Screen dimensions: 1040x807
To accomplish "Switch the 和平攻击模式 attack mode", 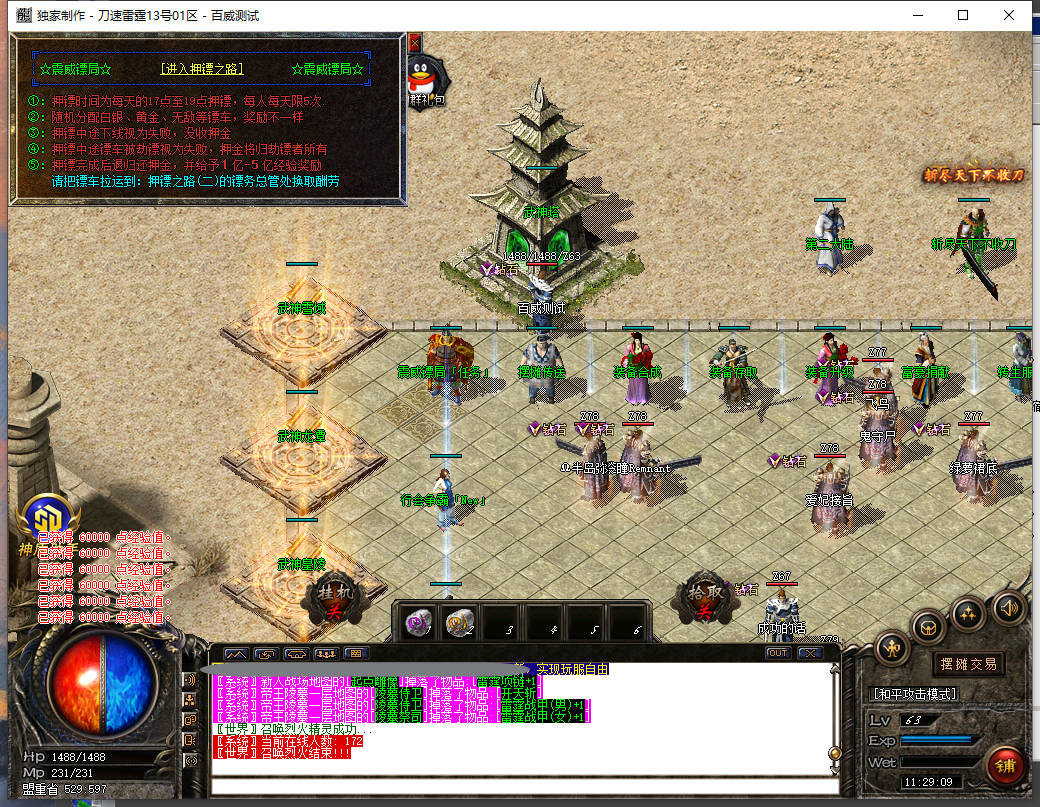I will [914, 693].
